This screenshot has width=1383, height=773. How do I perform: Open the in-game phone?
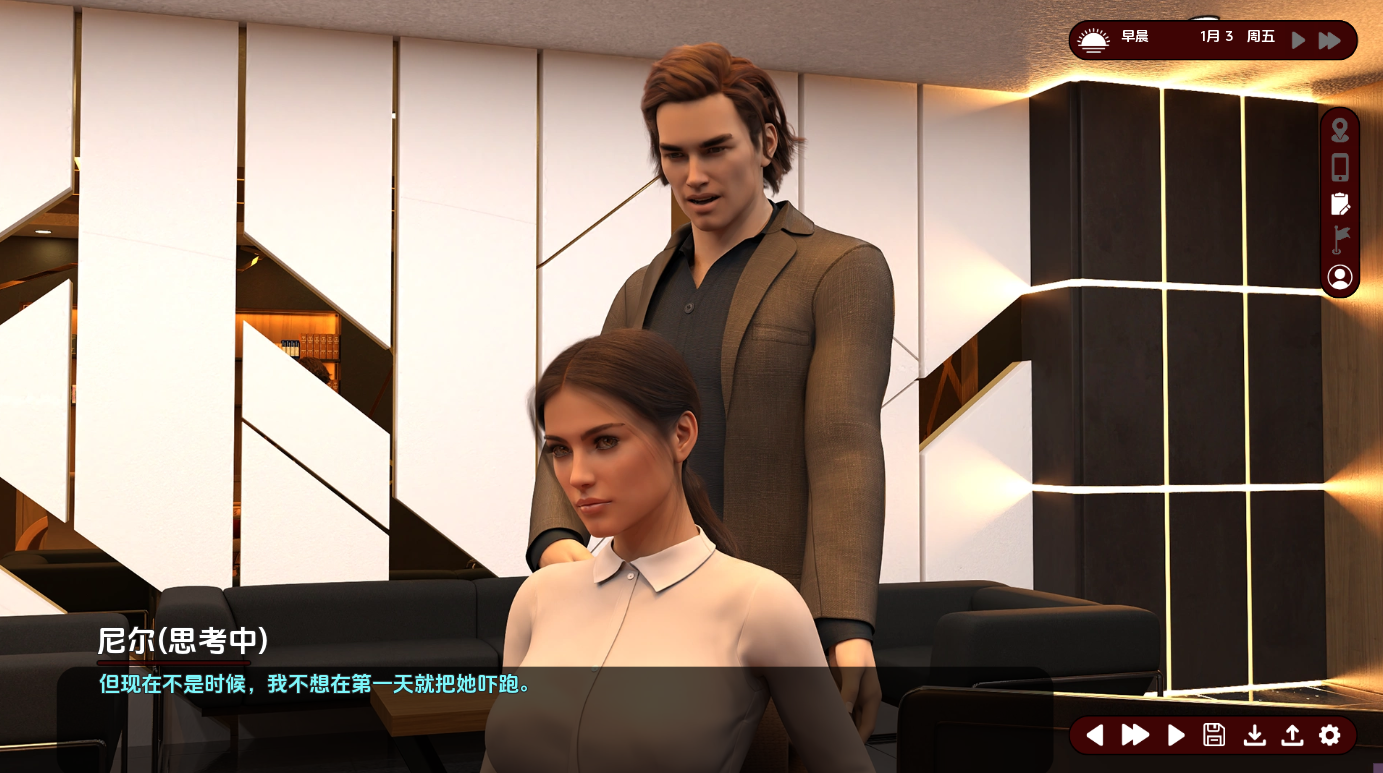[1339, 167]
